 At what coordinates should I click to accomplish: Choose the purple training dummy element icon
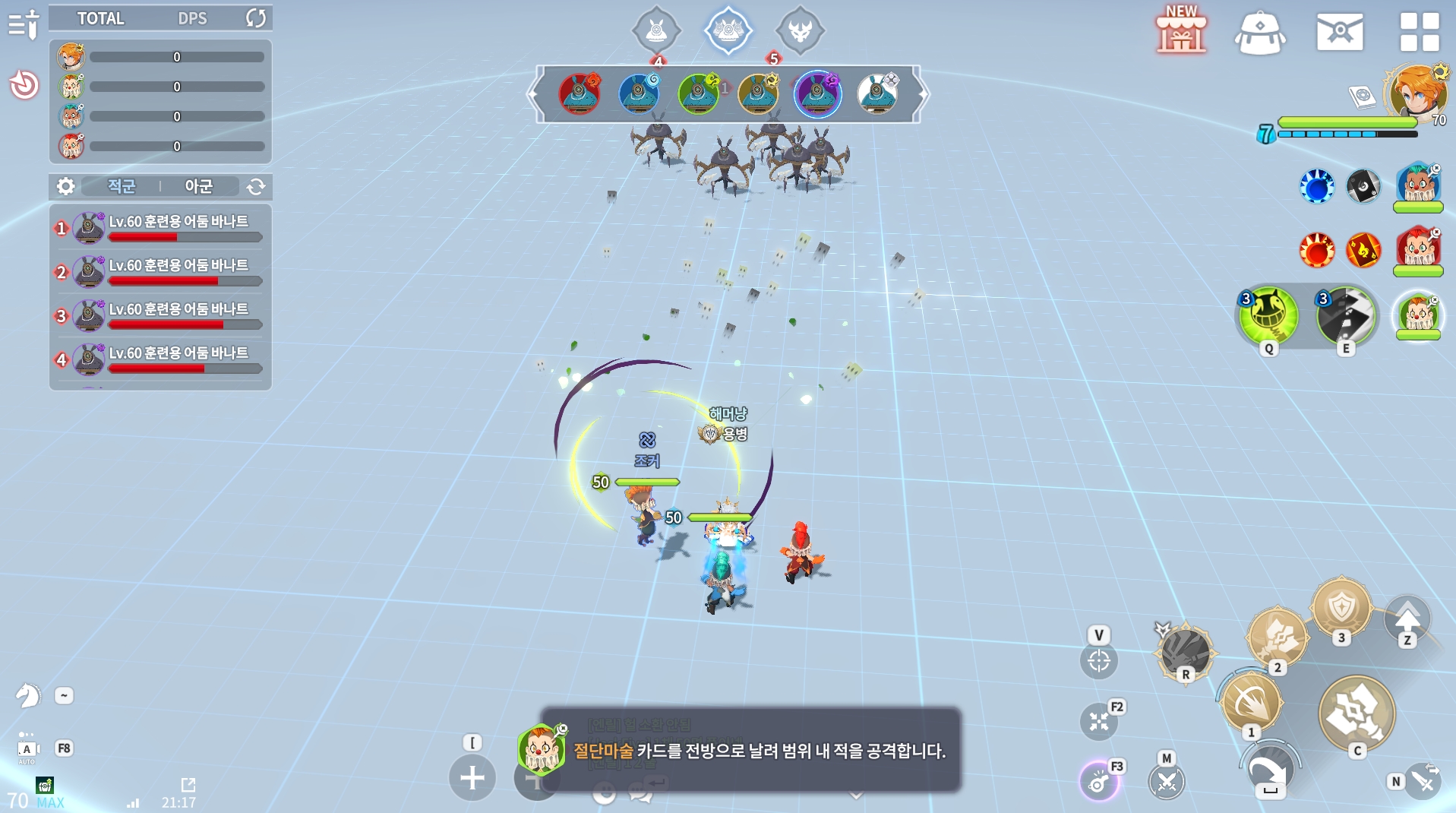click(x=817, y=93)
